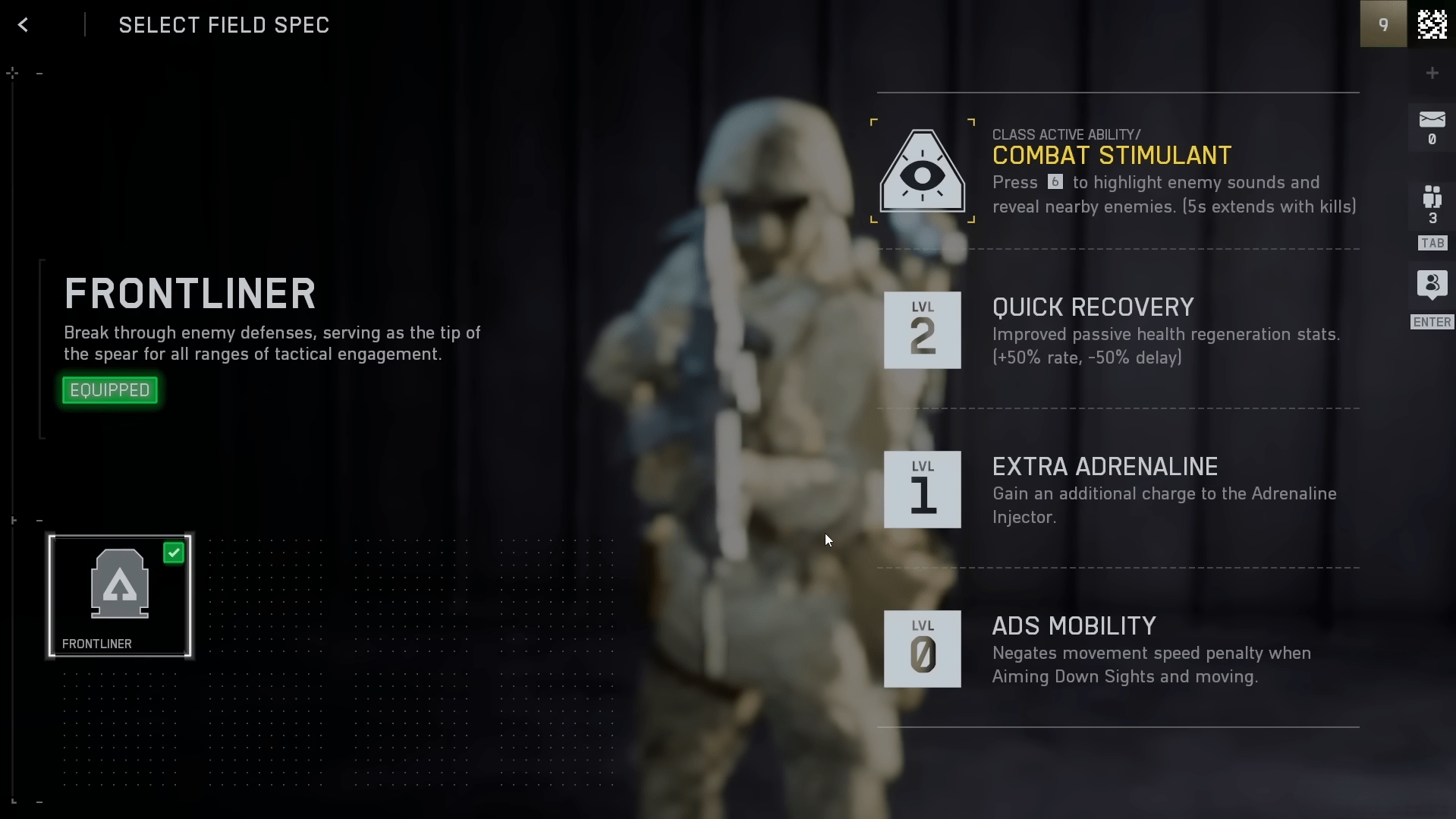The height and width of the screenshot is (819, 1456).
Task: Open the player profile card showing level 9
Action: [1382, 24]
